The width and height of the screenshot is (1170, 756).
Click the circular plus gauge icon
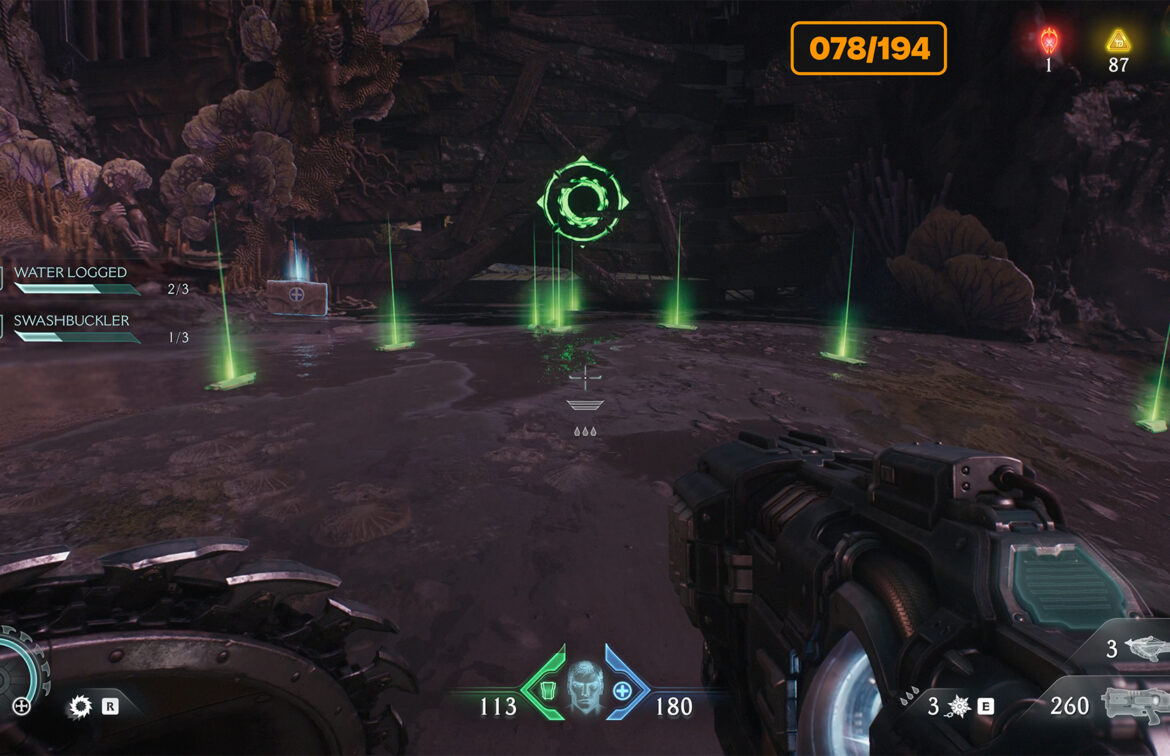pos(20,706)
